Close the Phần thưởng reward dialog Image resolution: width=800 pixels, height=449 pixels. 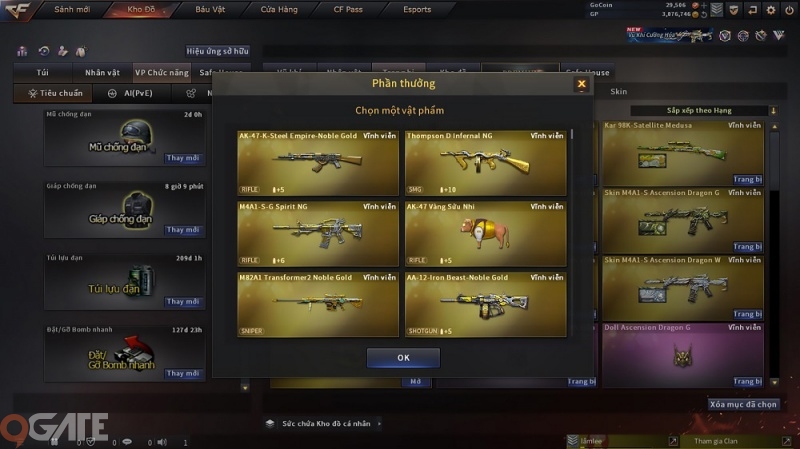[x=581, y=85]
